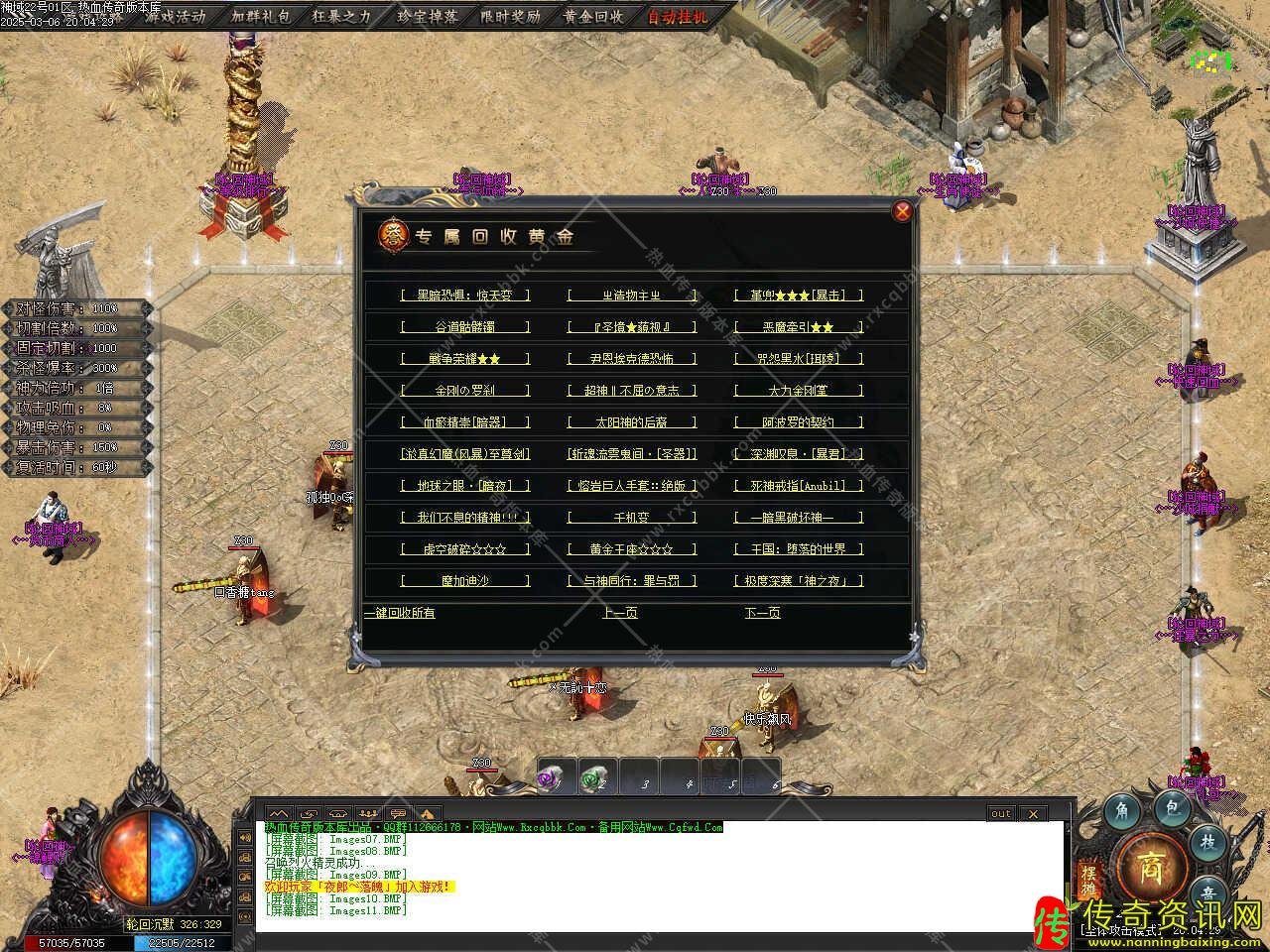This screenshot has height=952, width=1270.
Task: Select the 死神戒指[Anubil] entry
Action: 799,486
